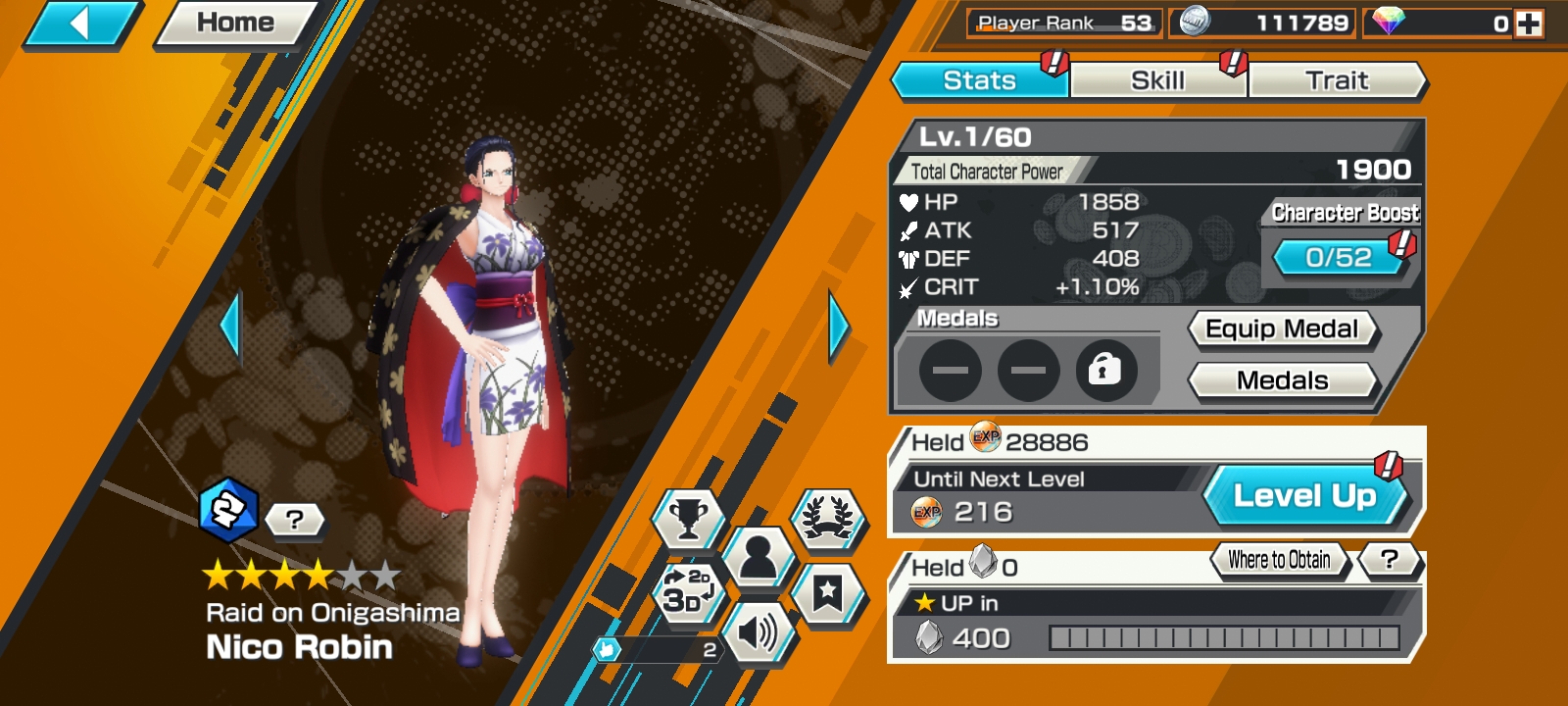View the Trait tab

click(x=1337, y=80)
